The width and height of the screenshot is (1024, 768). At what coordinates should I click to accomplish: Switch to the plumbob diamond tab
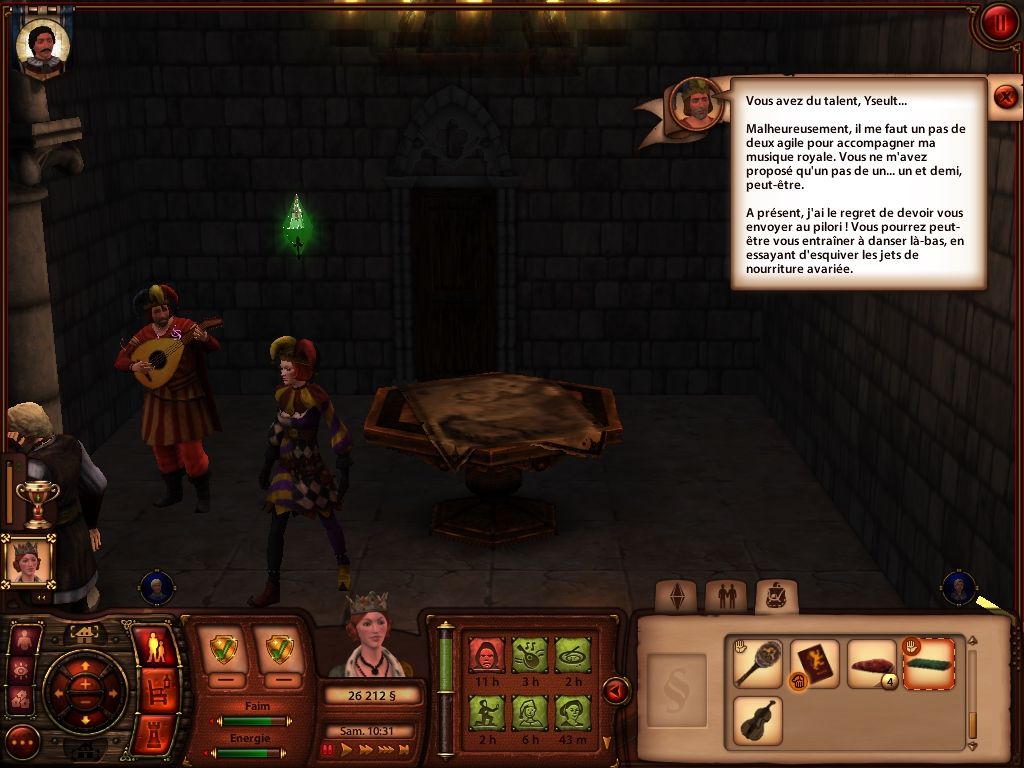(676, 596)
